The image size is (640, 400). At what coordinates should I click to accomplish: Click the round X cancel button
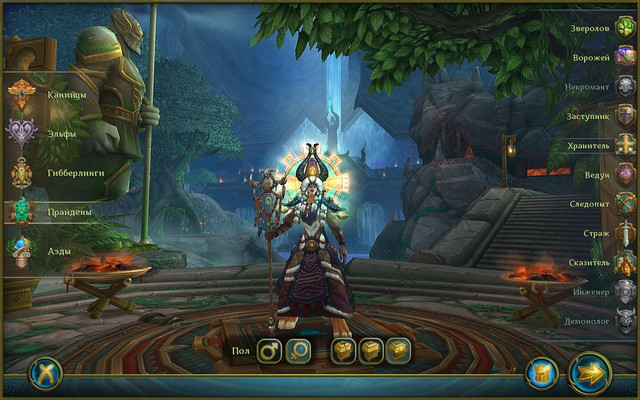point(46,373)
